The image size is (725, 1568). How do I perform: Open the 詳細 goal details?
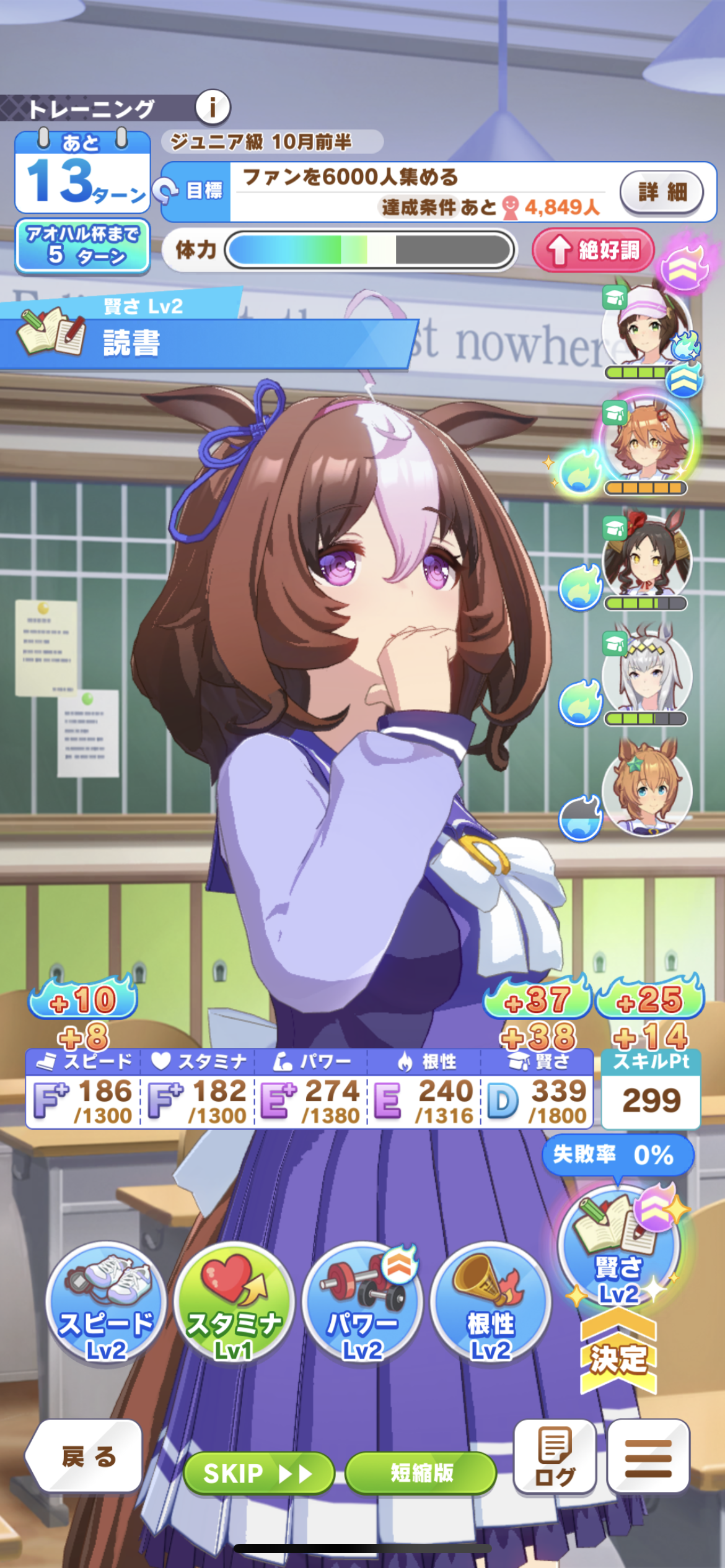pyautogui.click(x=662, y=192)
